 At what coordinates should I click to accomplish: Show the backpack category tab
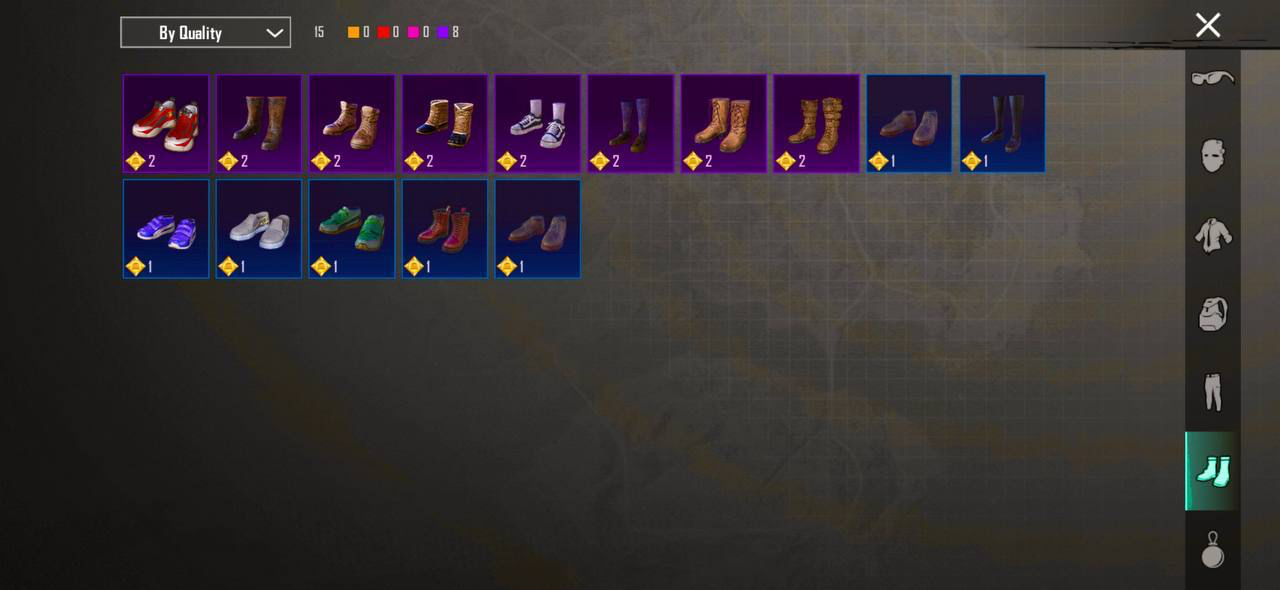1213,314
